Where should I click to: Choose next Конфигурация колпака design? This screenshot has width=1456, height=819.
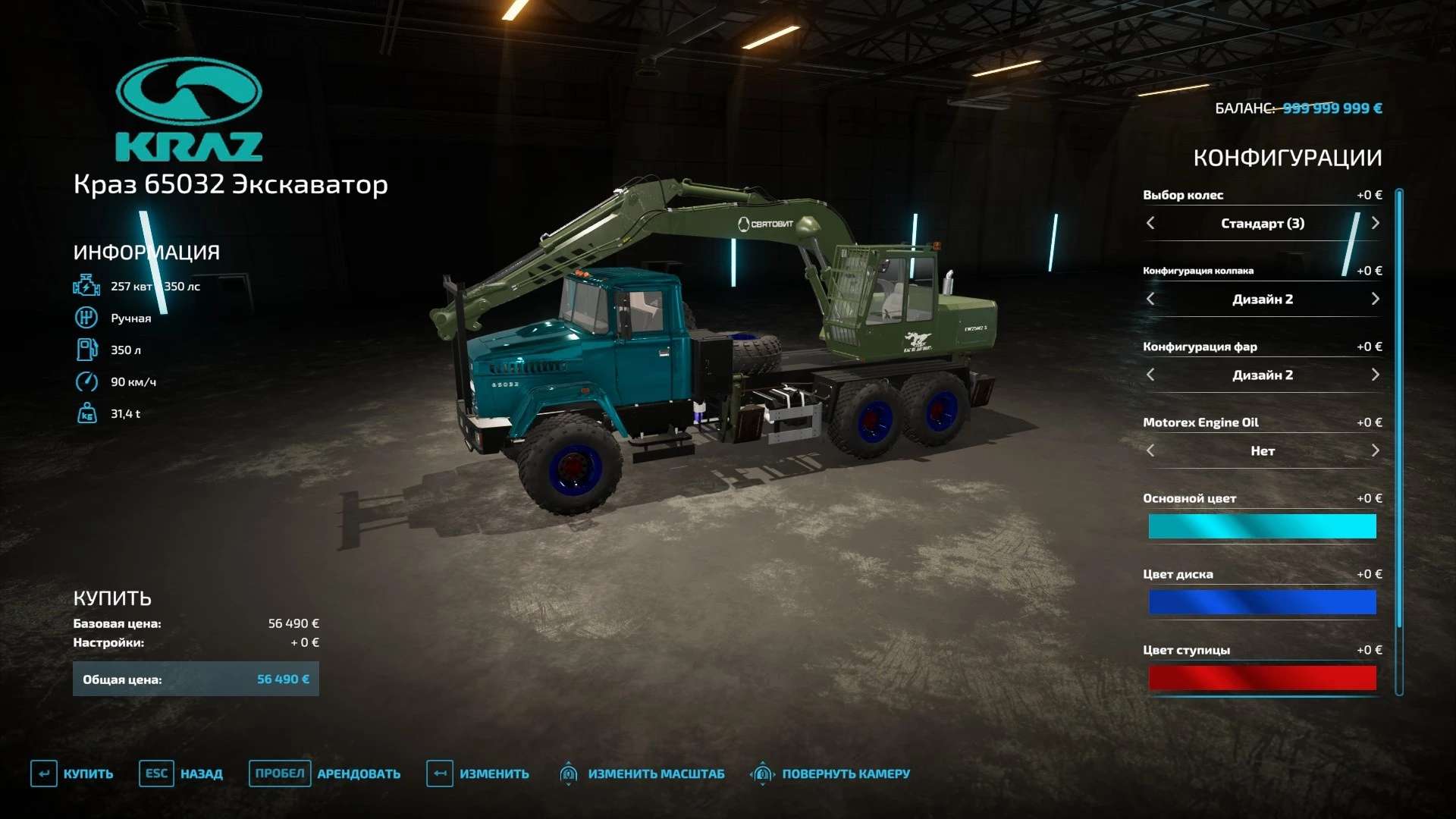(1375, 299)
